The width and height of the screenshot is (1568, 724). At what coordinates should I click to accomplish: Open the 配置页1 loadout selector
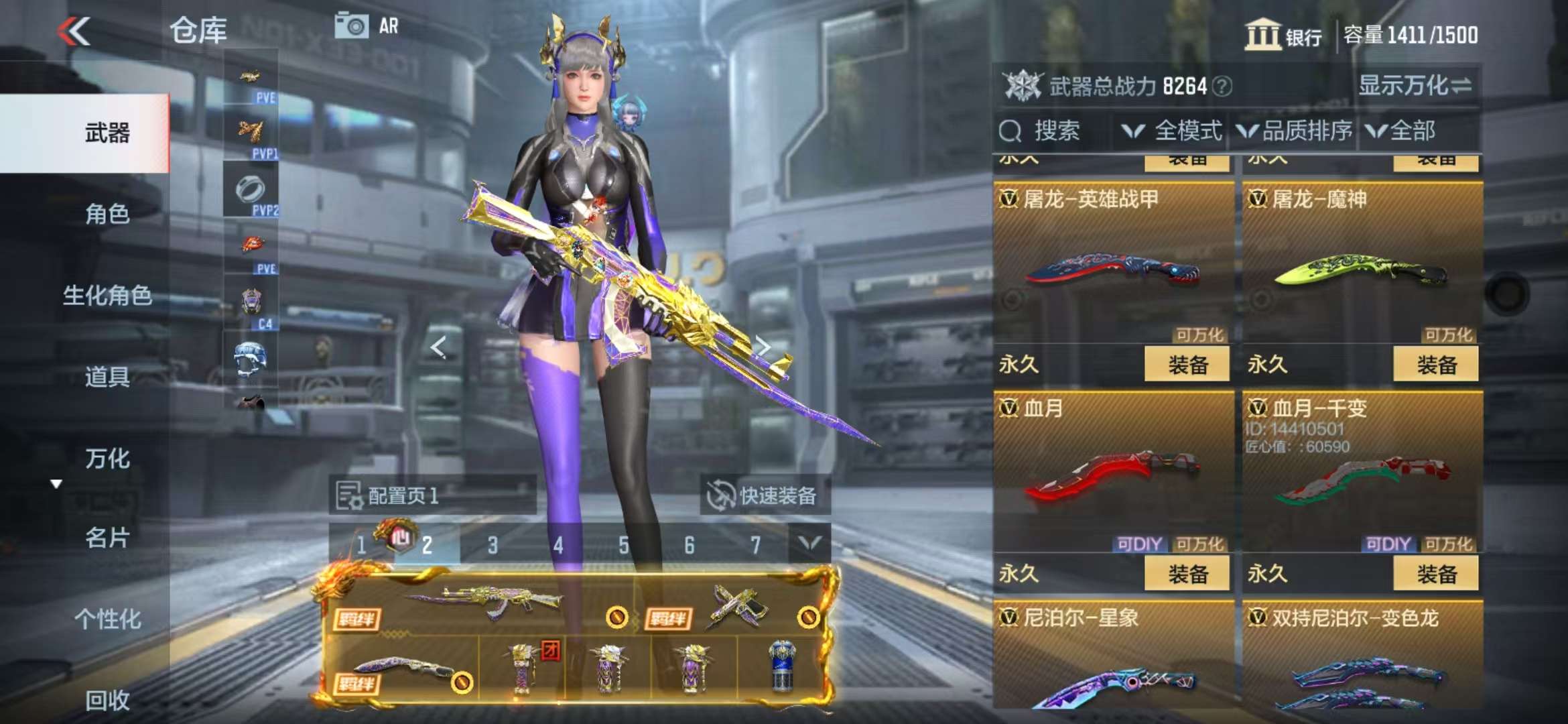point(432,496)
